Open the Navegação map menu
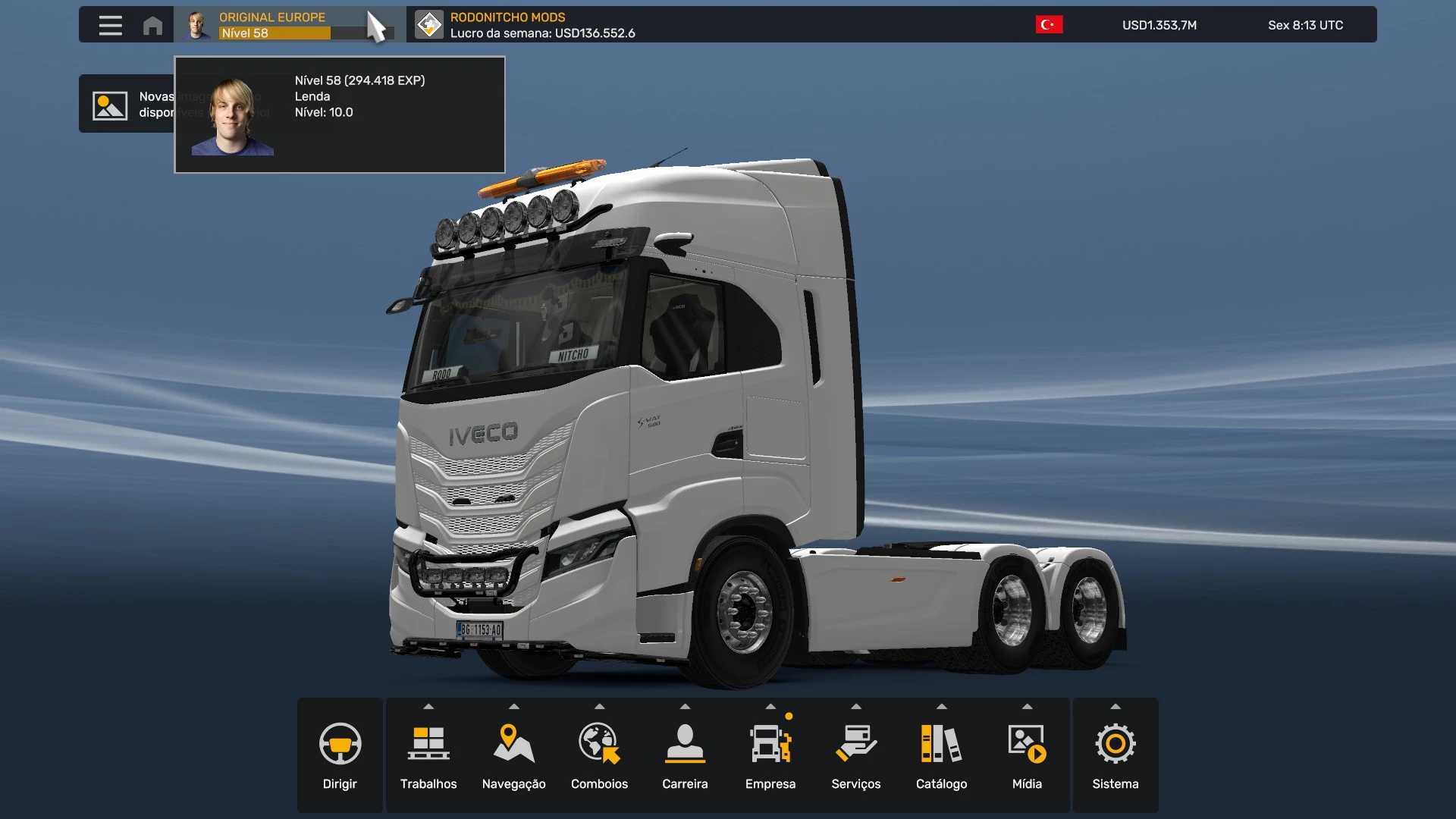This screenshot has width=1456, height=819. pos(514,755)
